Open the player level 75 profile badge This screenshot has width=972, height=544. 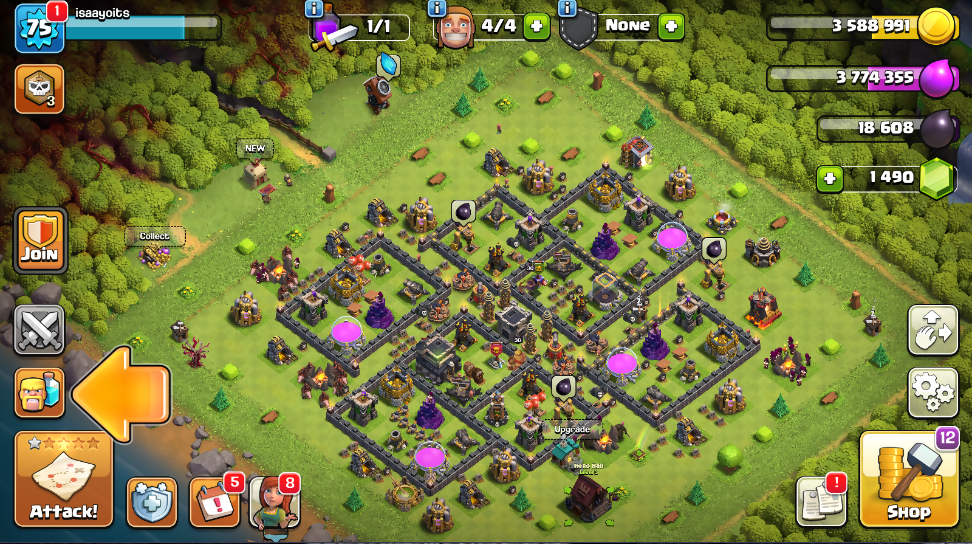coord(39,28)
